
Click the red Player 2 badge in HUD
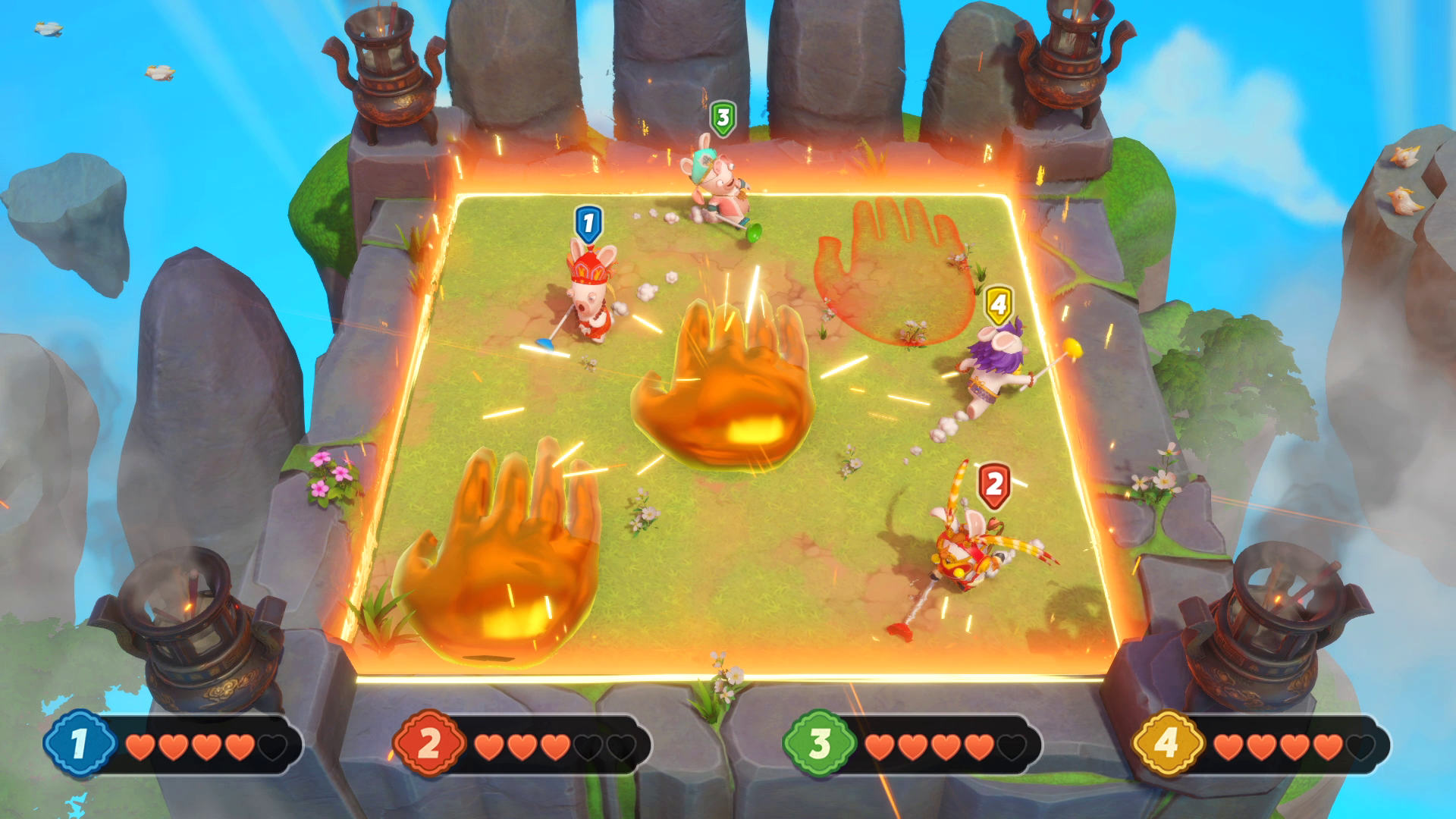429,743
